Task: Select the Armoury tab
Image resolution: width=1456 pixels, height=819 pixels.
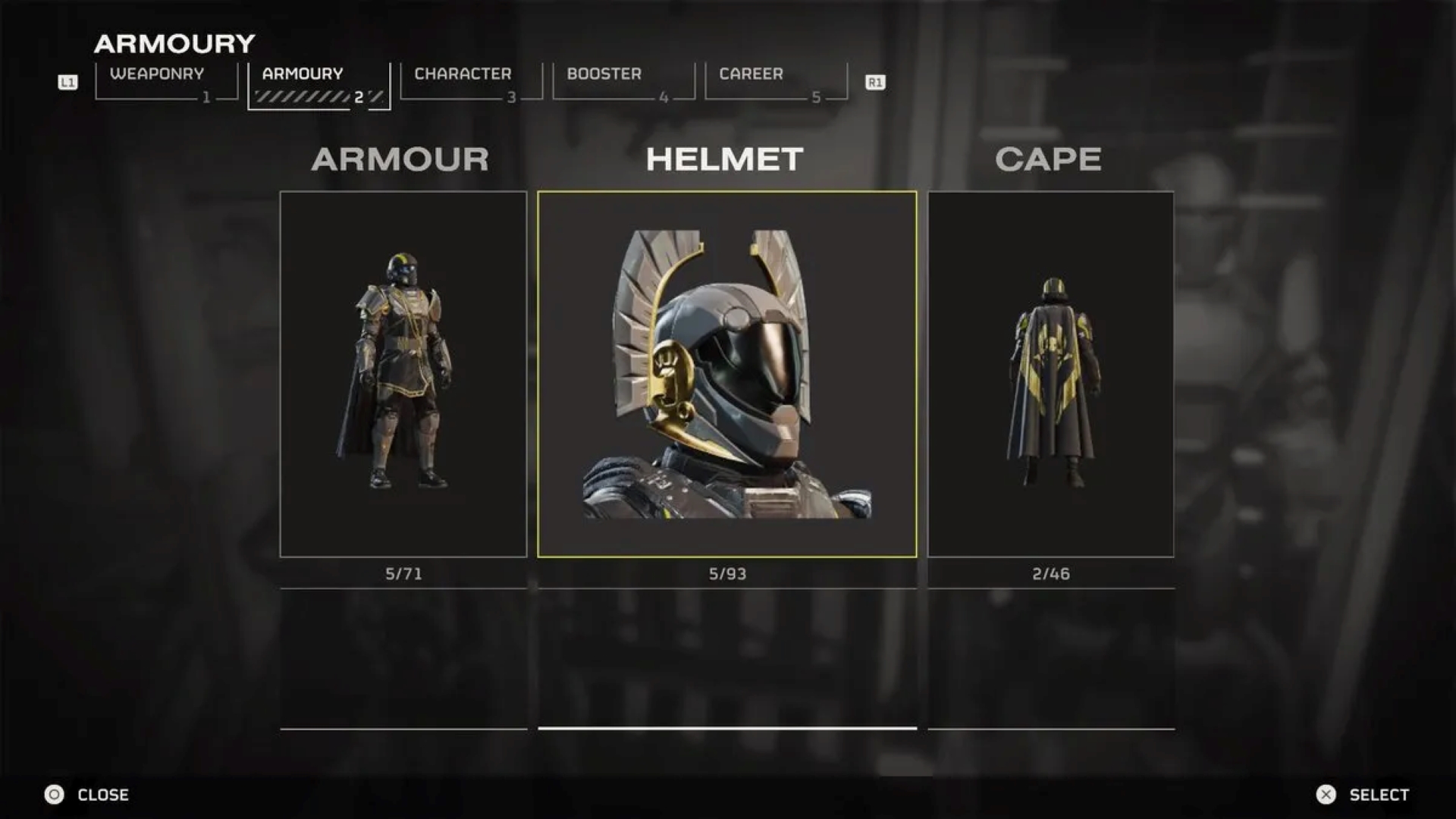Action: 318,83
